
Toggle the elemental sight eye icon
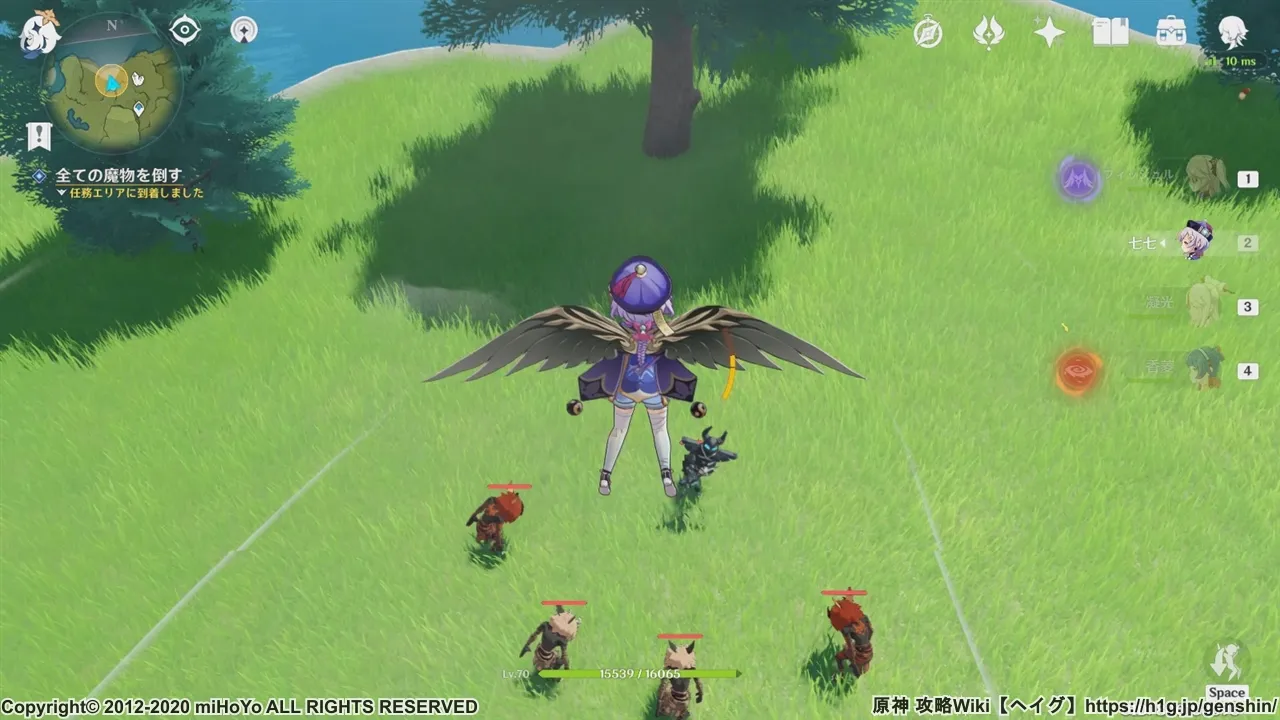point(185,31)
